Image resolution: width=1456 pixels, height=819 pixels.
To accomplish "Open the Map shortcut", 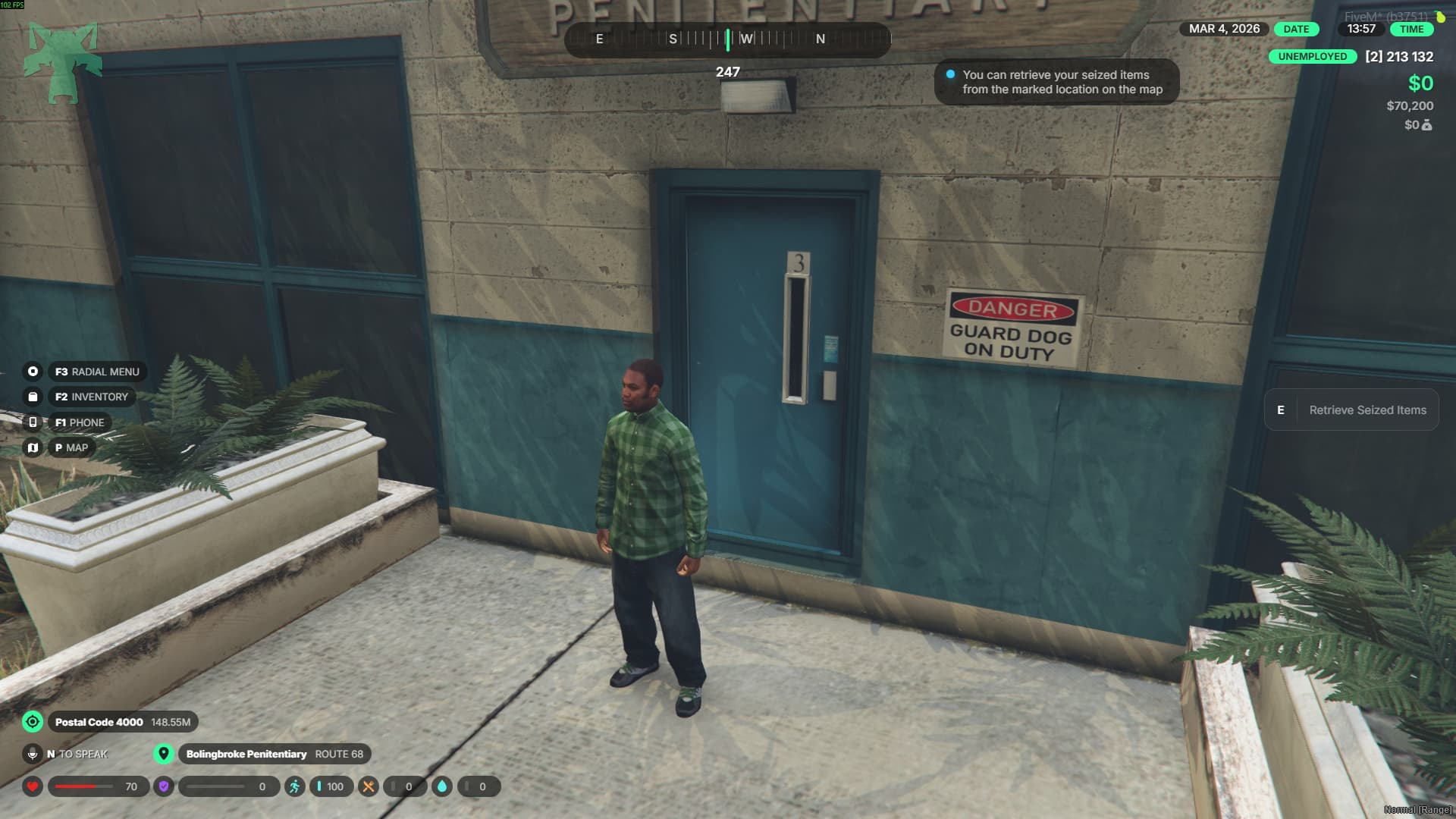I will pyautogui.click(x=71, y=447).
